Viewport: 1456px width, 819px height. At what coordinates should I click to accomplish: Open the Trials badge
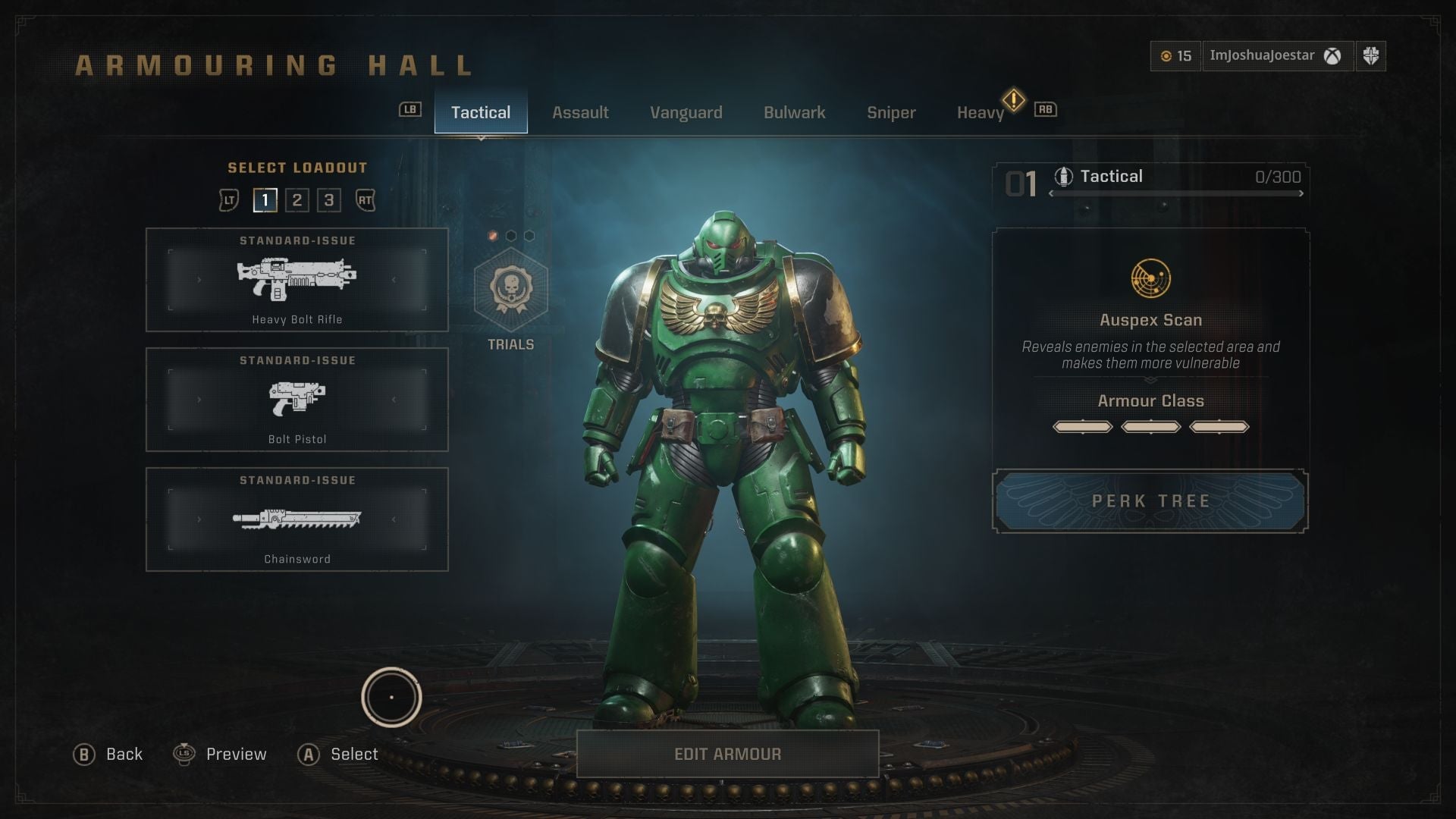tap(510, 290)
